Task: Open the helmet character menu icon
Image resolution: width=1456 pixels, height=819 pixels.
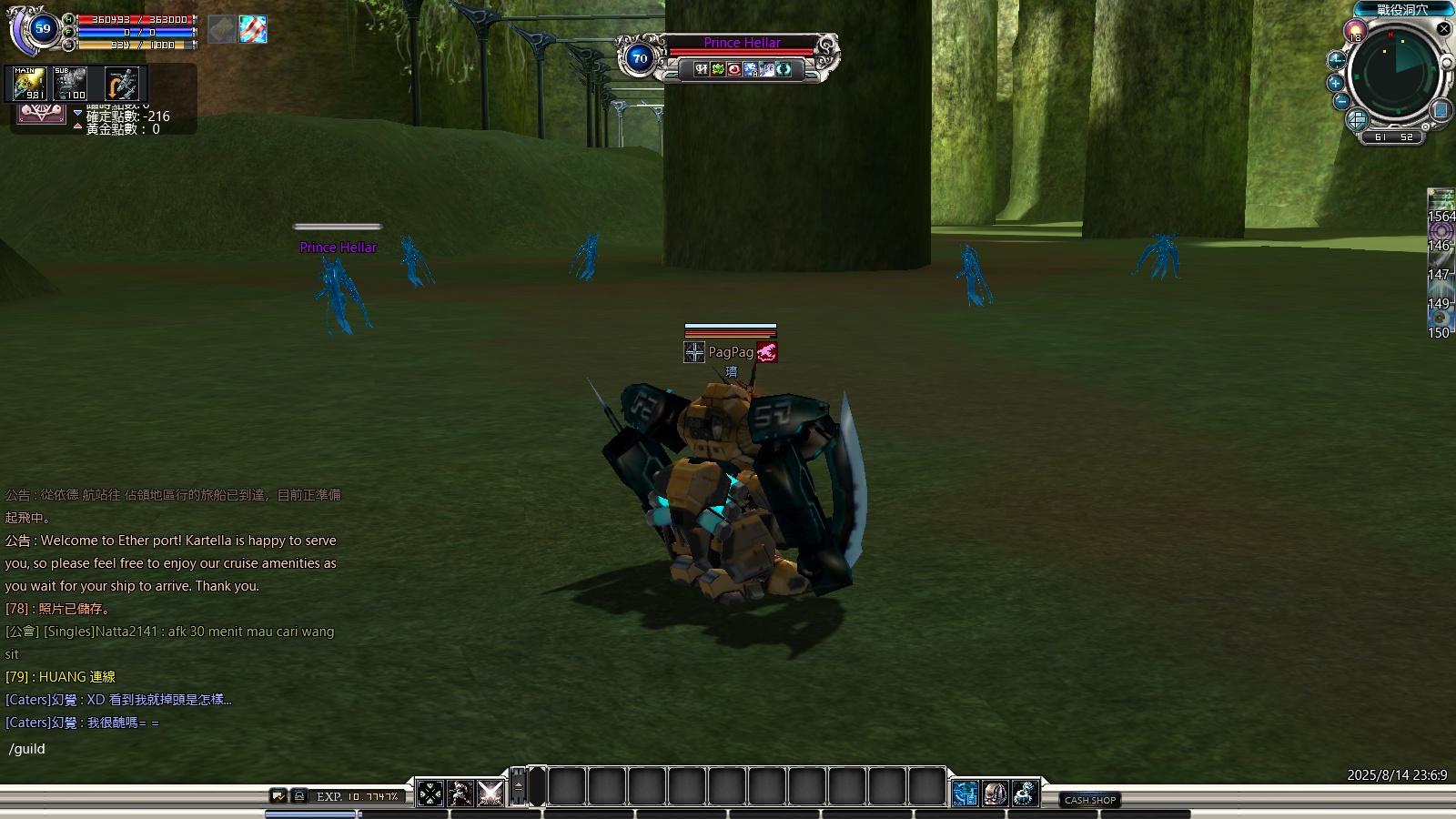Action: tap(995, 794)
